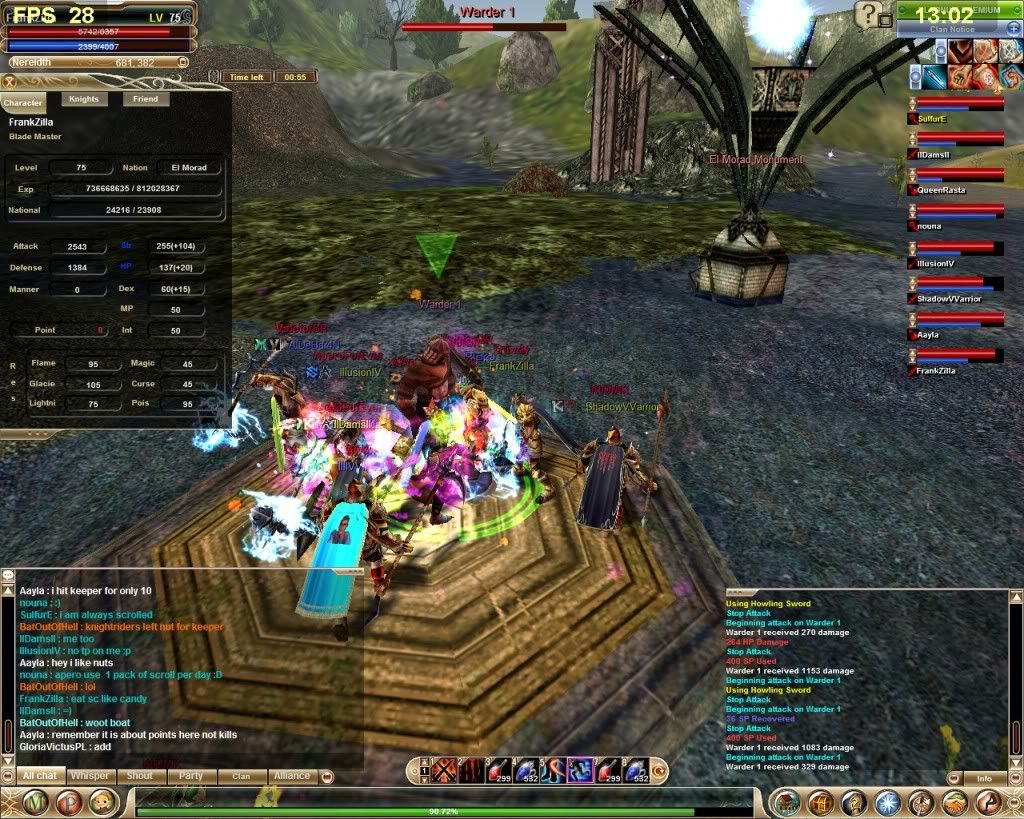Open the Friend tab
Viewport: 1024px width, 819px height.
pyautogui.click(x=145, y=99)
